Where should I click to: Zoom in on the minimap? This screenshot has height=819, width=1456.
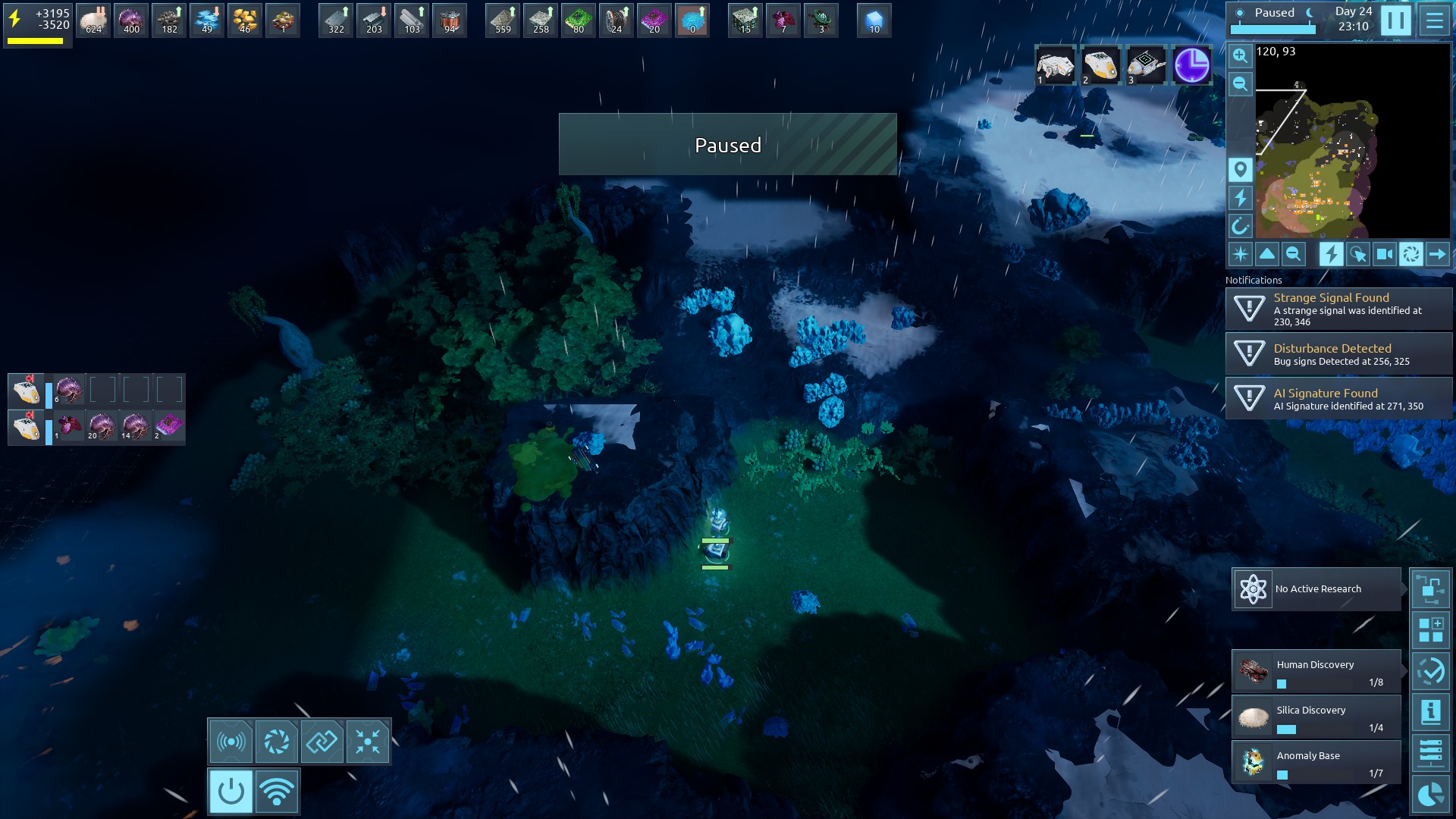1240,55
